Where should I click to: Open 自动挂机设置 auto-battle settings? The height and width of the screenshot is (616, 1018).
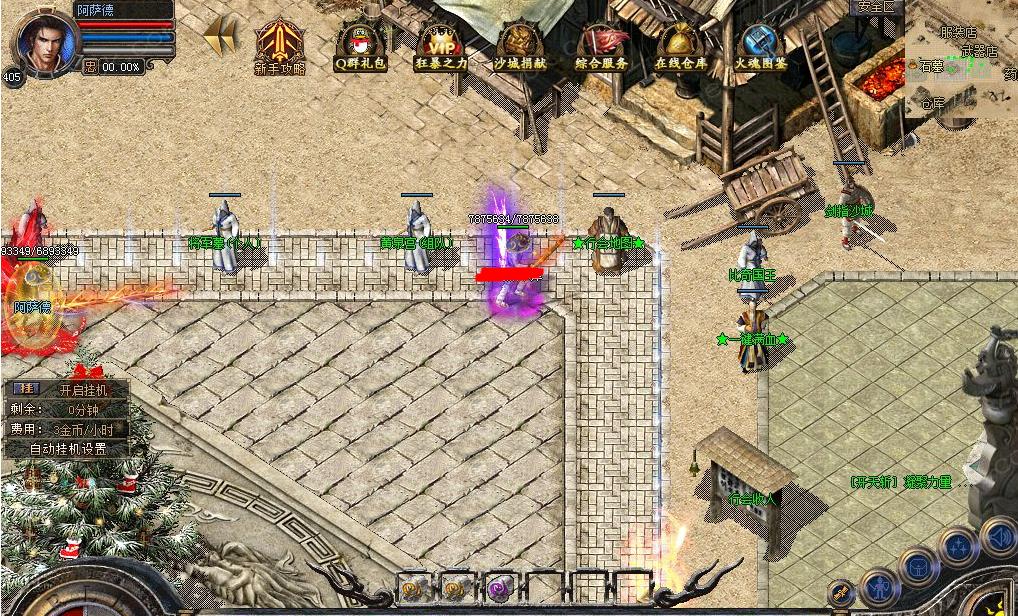point(67,449)
